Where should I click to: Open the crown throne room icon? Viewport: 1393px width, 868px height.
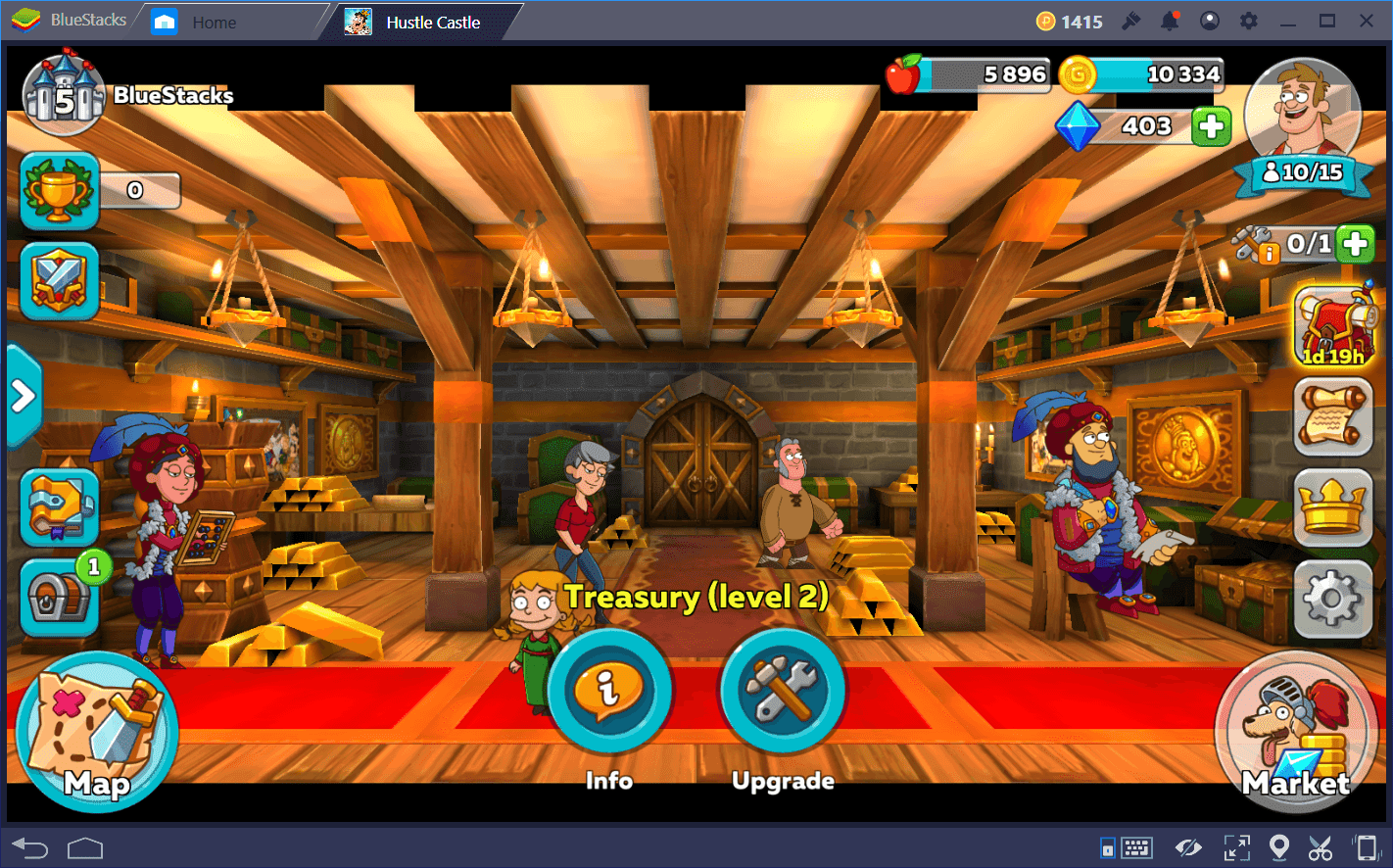tap(1331, 508)
